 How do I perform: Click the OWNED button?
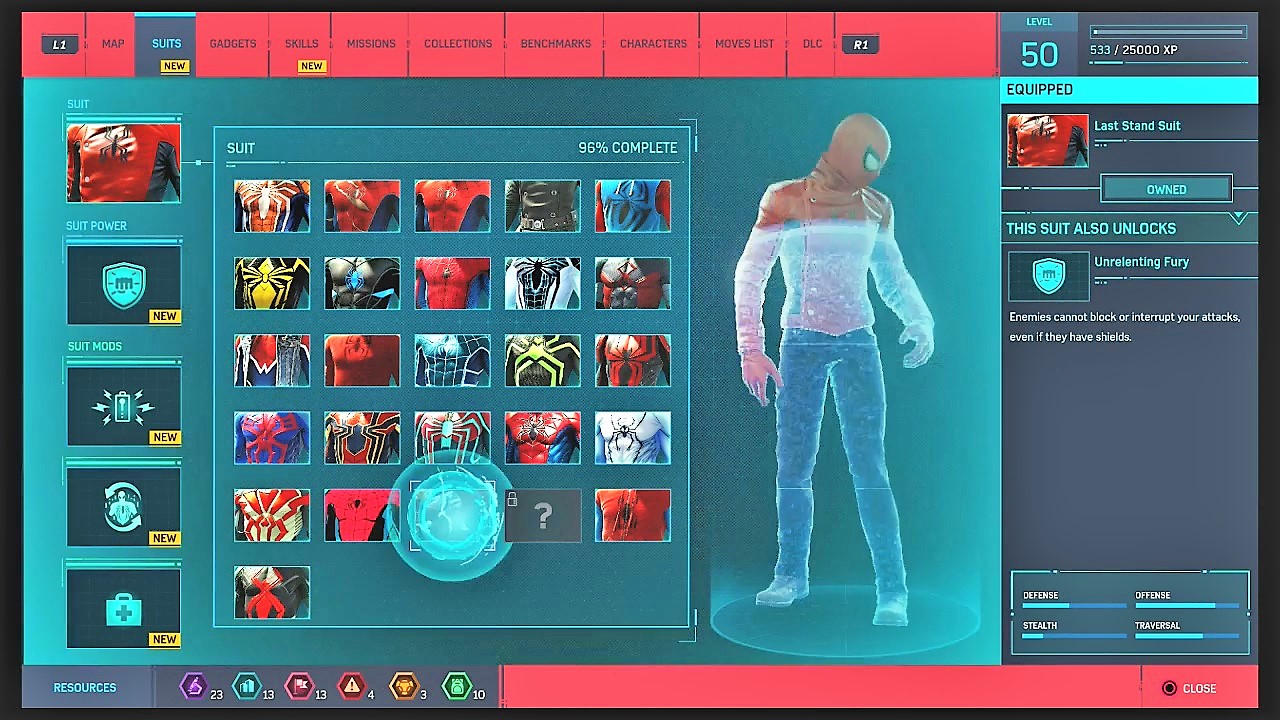1166,189
